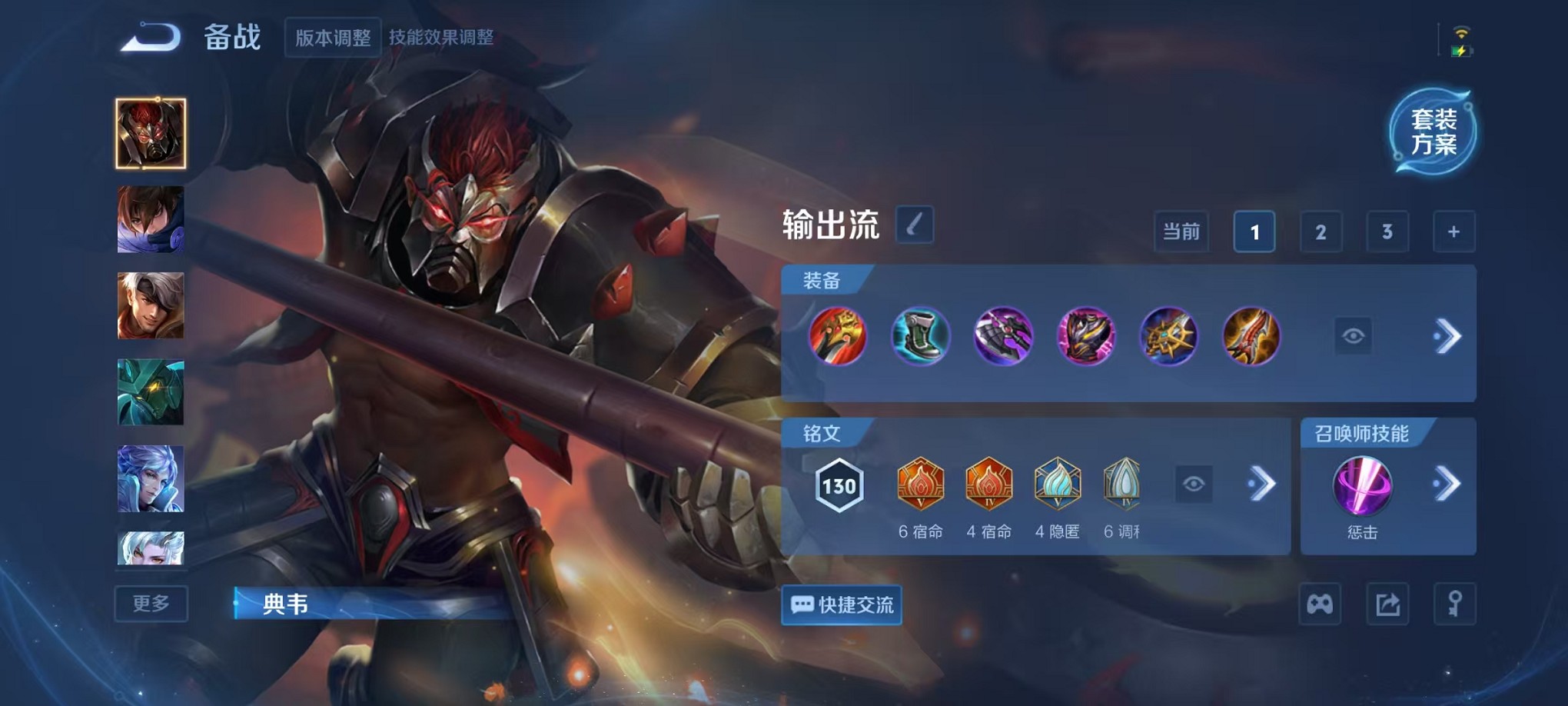This screenshot has height=706, width=1568.
Task: Click the key icon in bottom right corner
Action: click(1453, 604)
